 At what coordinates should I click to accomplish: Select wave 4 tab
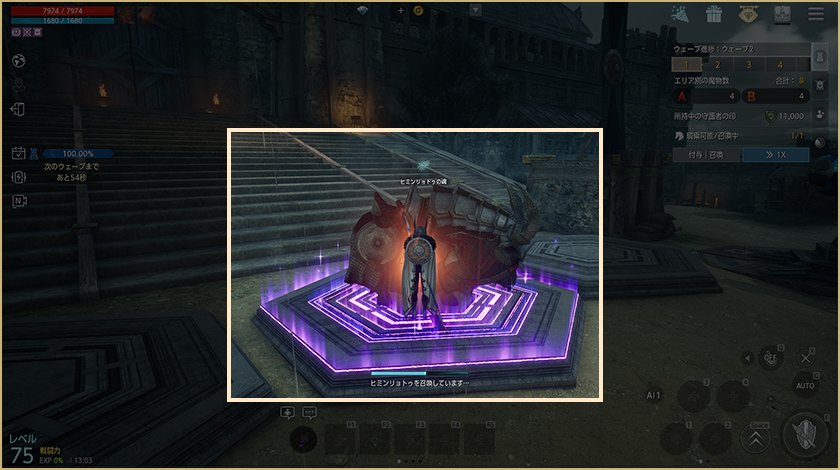pyautogui.click(x=780, y=64)
